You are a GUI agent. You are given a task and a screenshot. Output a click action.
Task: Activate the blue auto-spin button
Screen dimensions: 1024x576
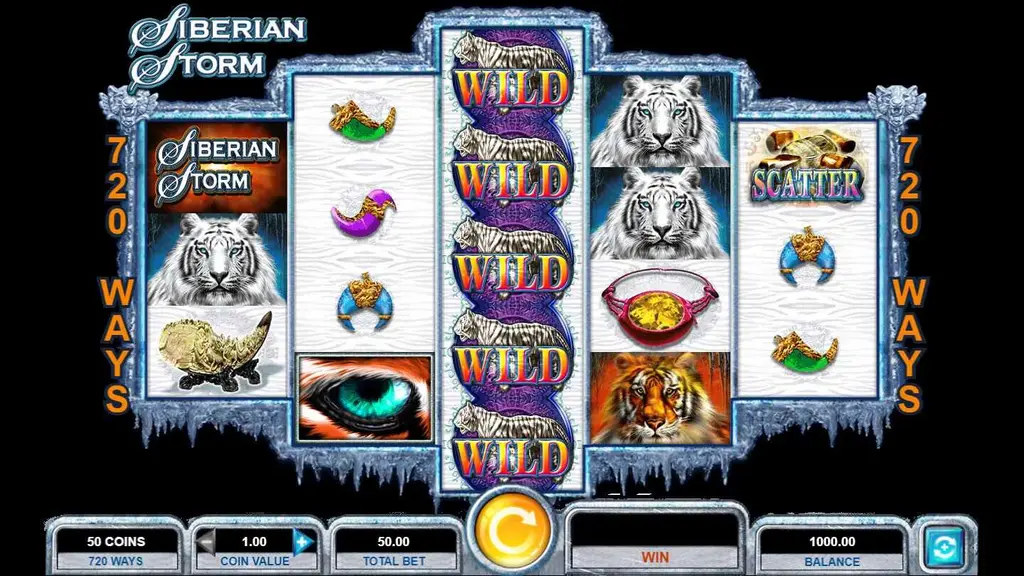click(x=942, y=546)
